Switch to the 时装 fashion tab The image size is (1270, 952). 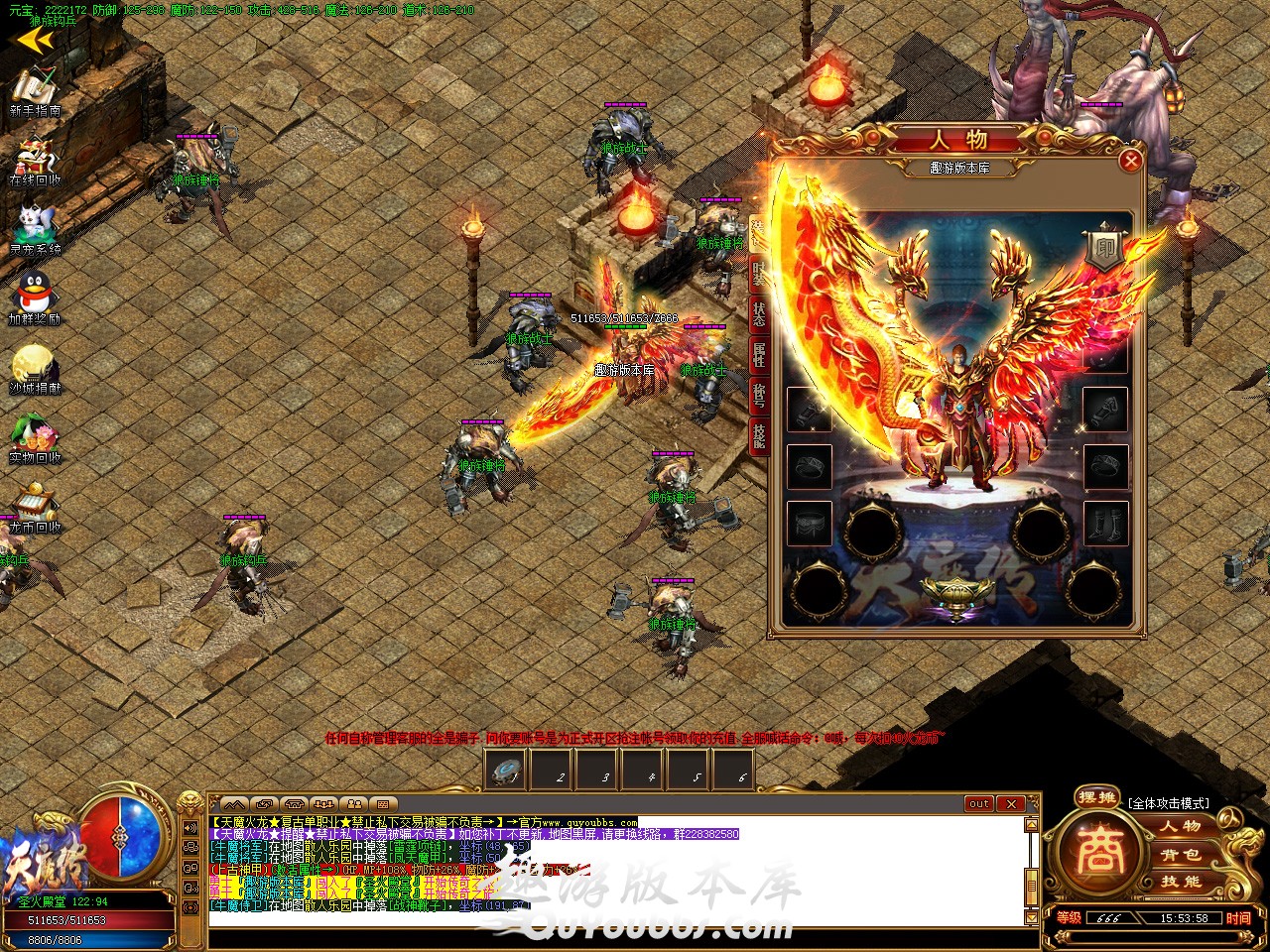[759, 272]
